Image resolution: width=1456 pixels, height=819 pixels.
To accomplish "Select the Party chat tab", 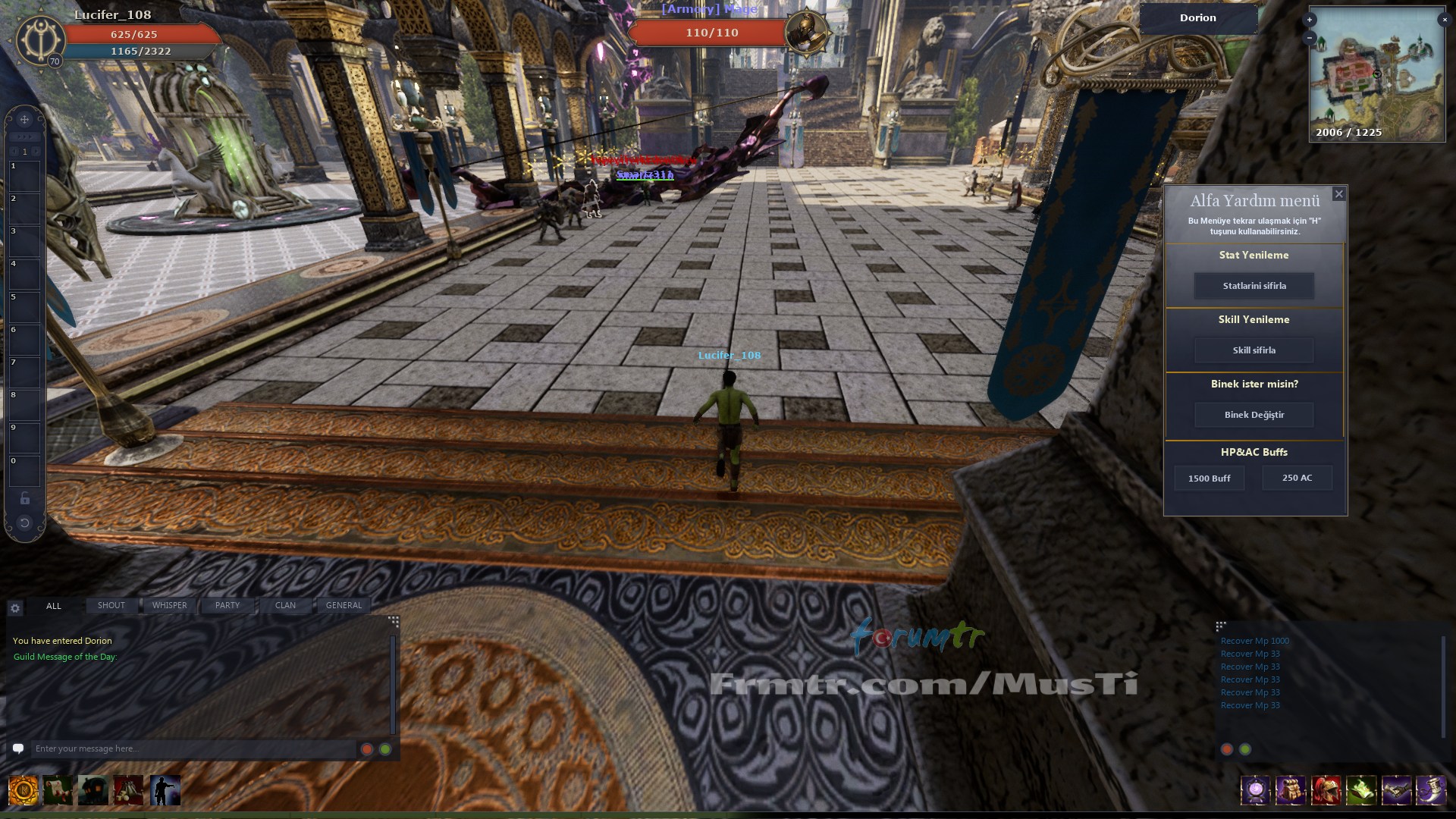I will 227,605.
